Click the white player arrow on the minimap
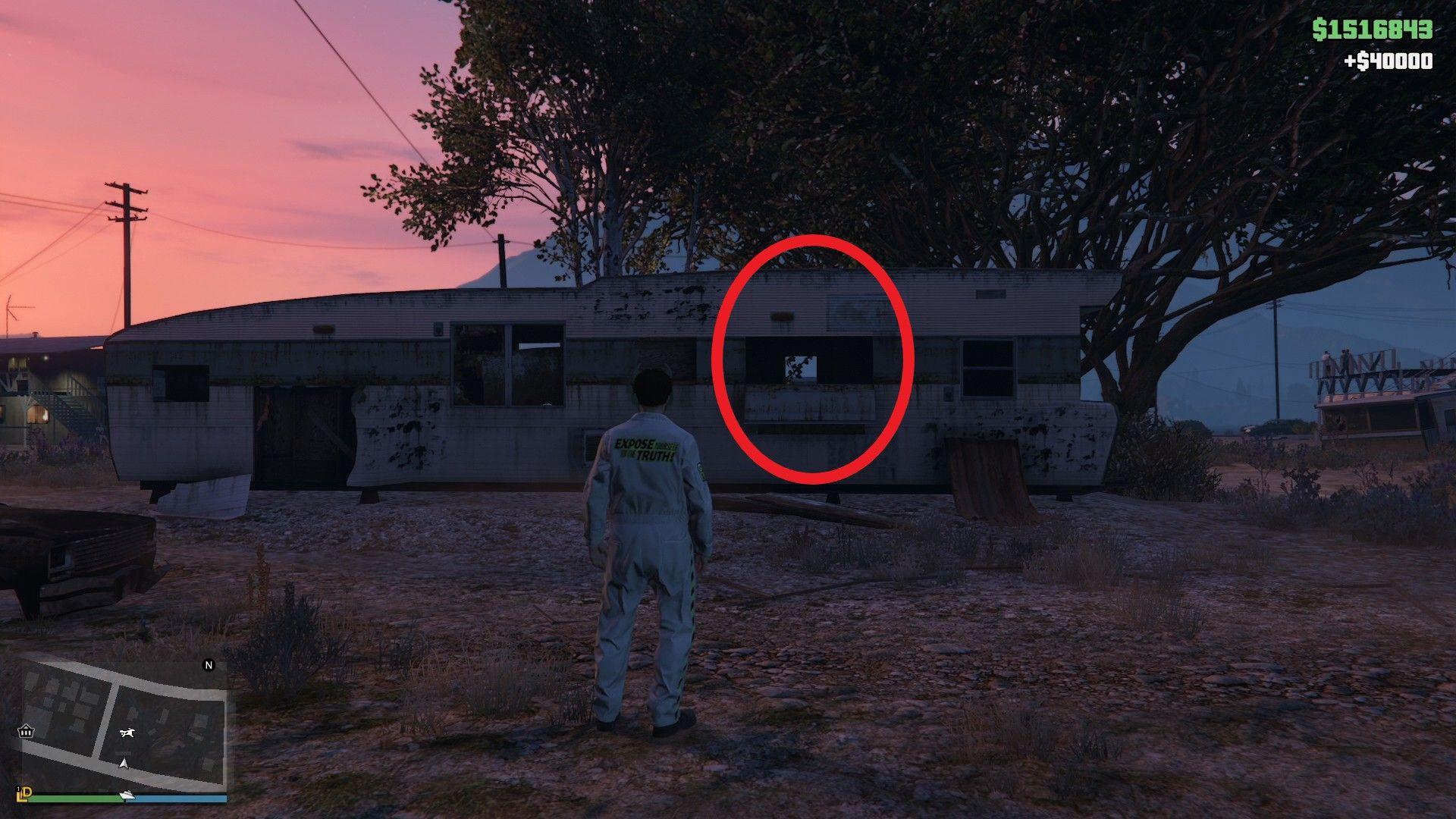The image size is (1456, 819). [124, 764]
